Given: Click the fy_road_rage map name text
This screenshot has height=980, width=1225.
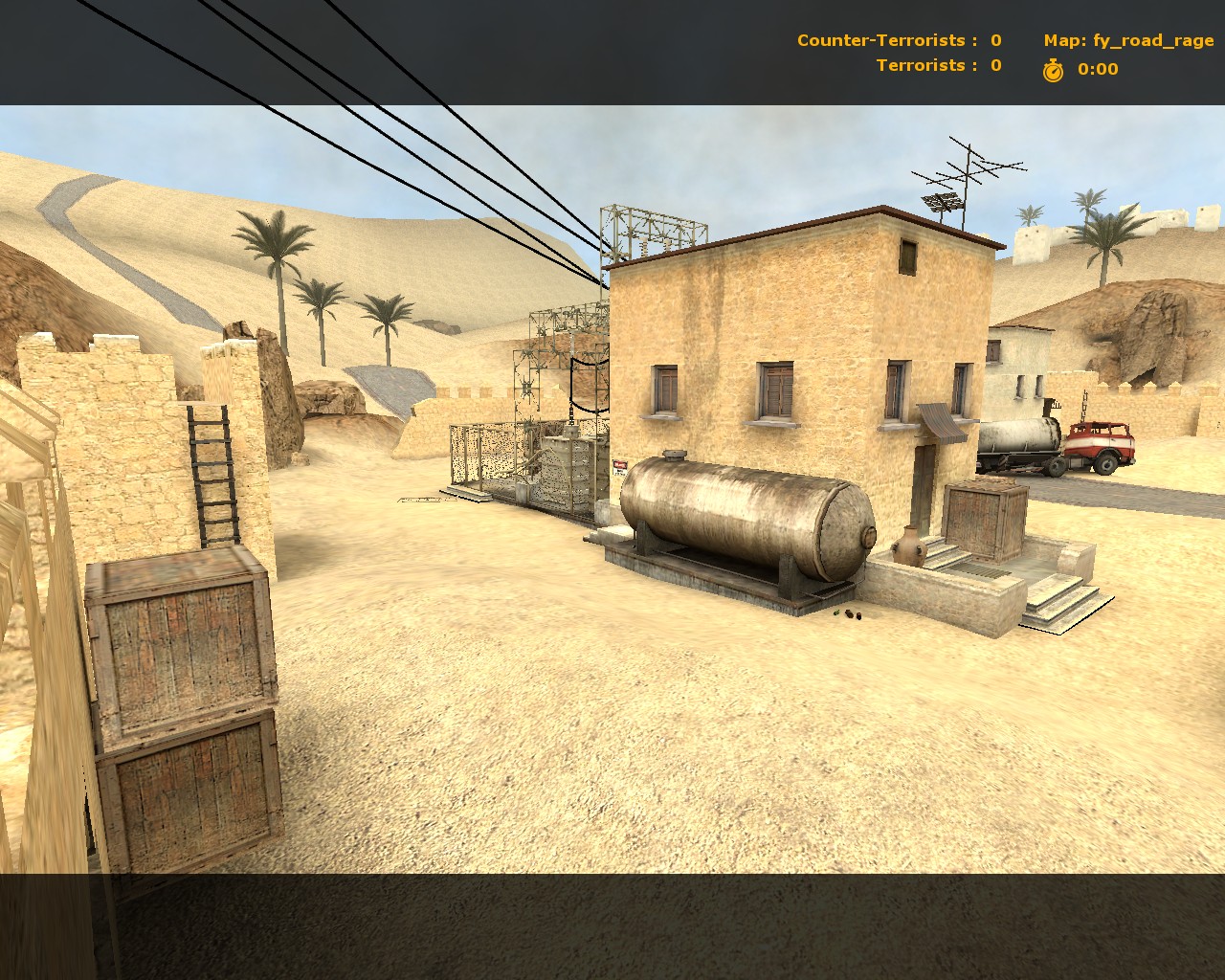Looking at the screenshot, I should pos(1153,41).
